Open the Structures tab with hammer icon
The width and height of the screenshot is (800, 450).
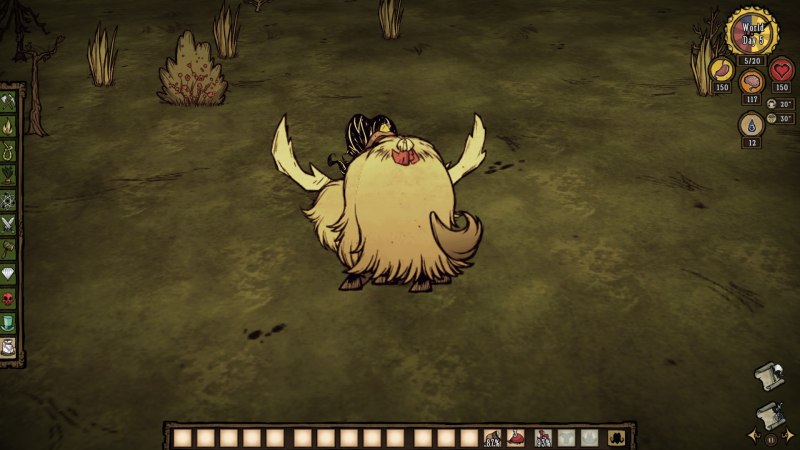[9, 249]
